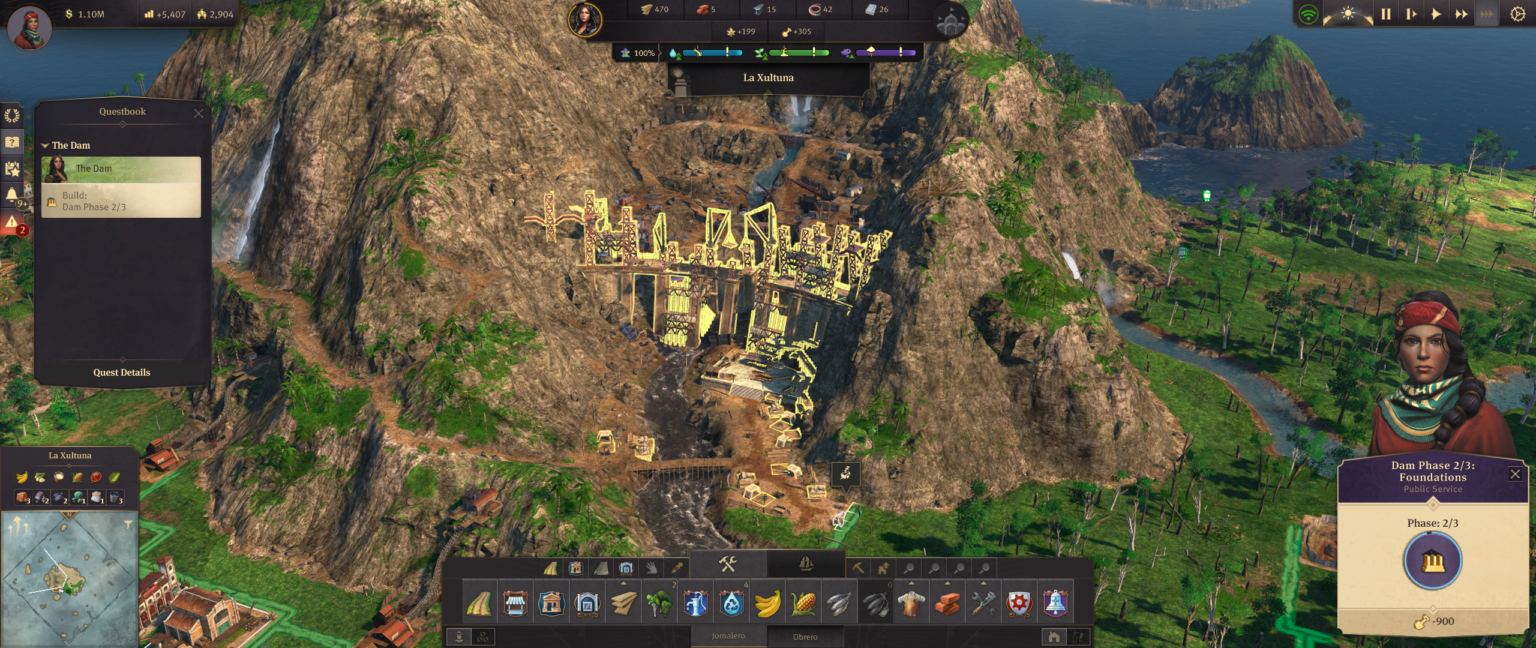
Task: Click the player portrait in top-left corner
Action: pos(30,27)
